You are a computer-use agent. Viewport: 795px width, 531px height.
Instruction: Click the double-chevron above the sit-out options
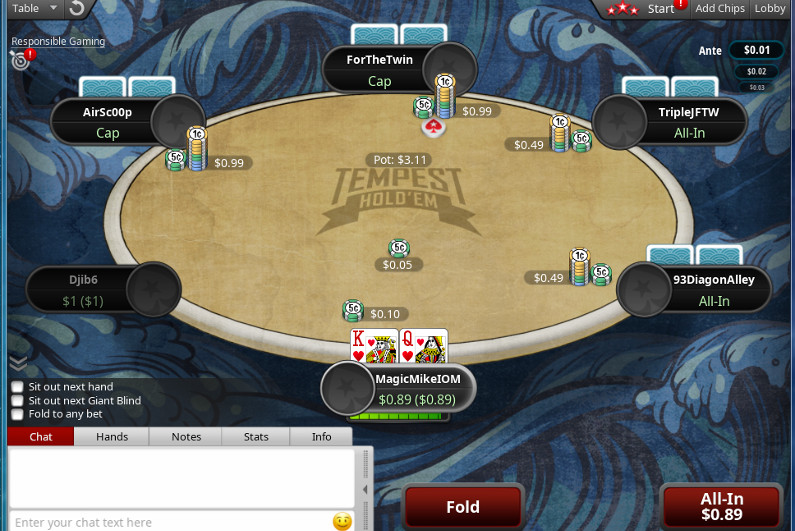17,363
